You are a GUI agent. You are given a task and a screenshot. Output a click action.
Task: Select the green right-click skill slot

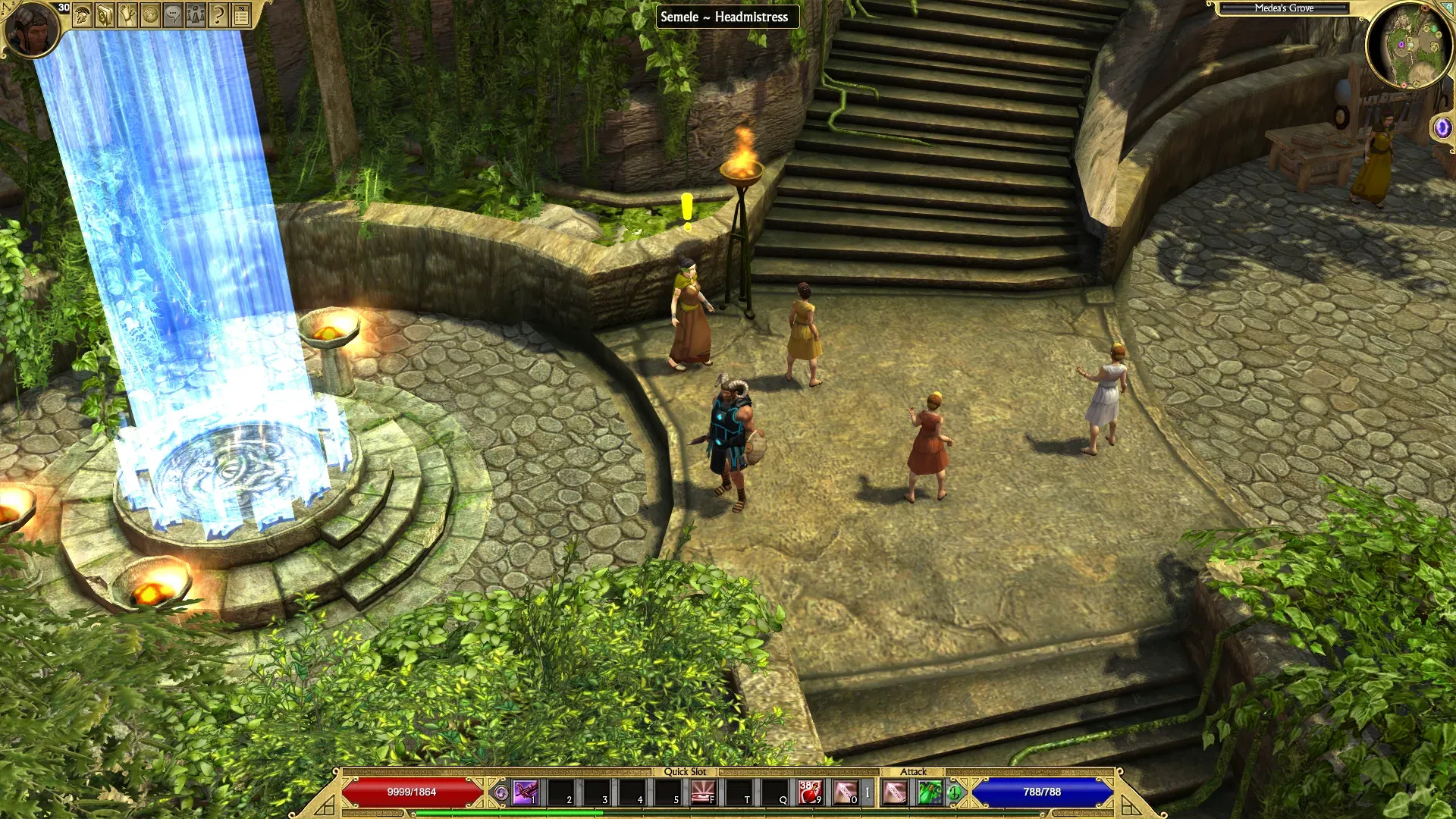point(930,792)
